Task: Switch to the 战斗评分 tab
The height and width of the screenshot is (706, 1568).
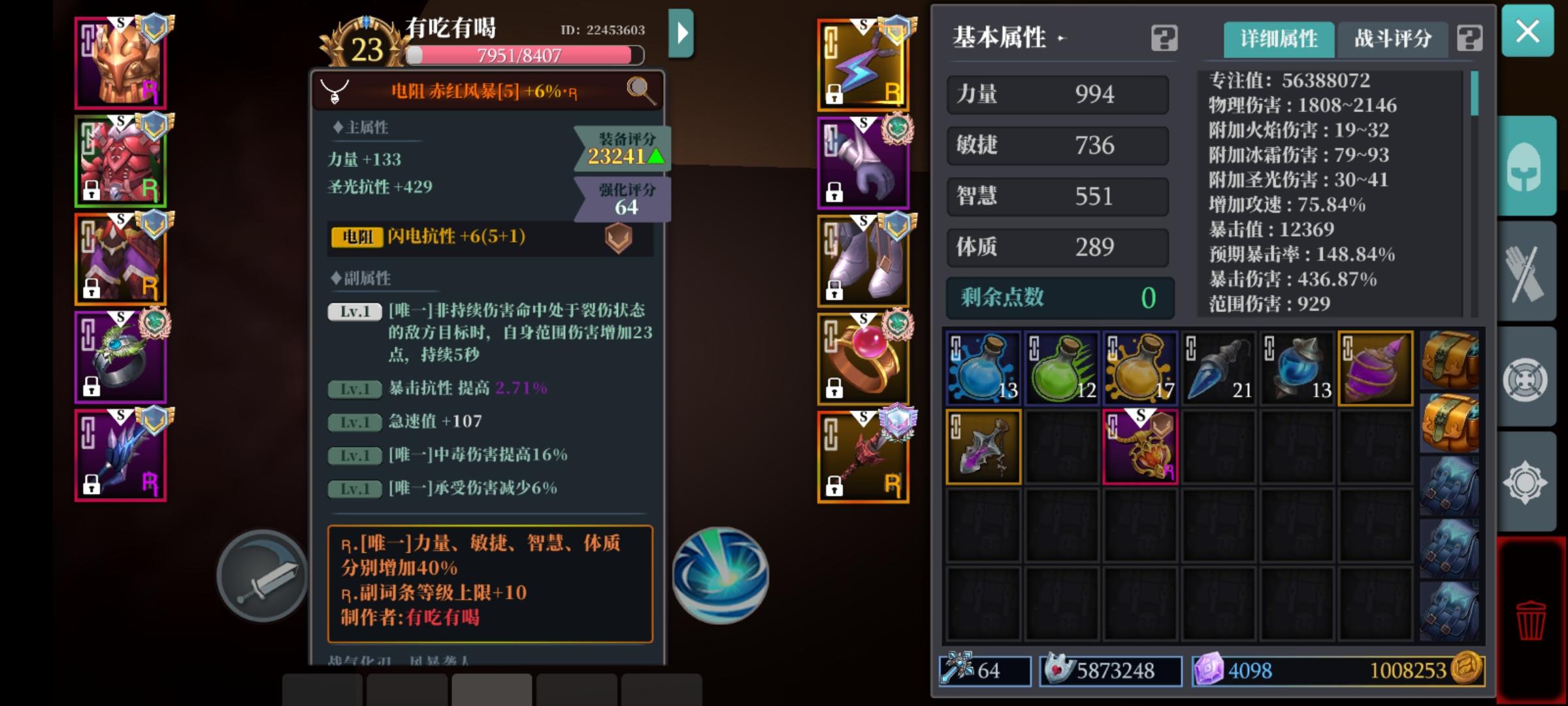Action: (1392, 39)
